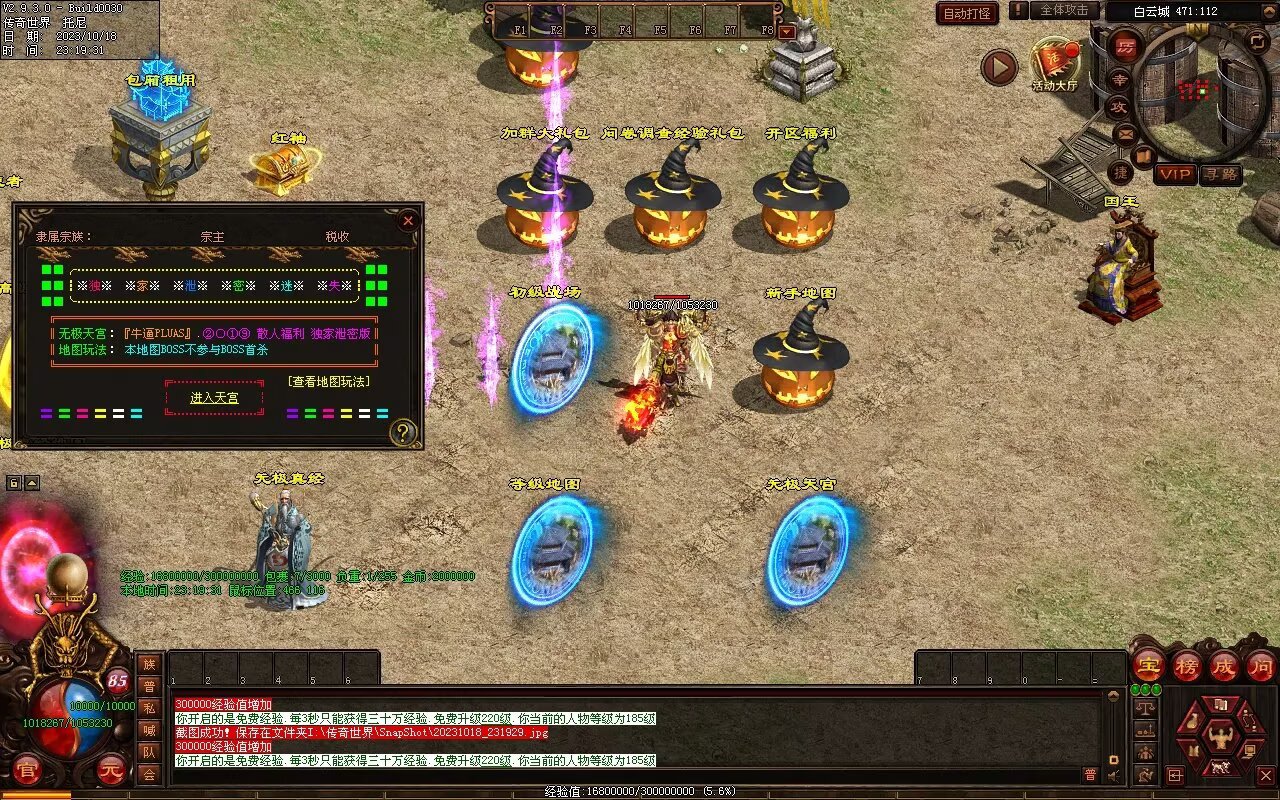1280x800 pixels.
Task: Show the 榜 rankings button
Action: [1187, 665]
